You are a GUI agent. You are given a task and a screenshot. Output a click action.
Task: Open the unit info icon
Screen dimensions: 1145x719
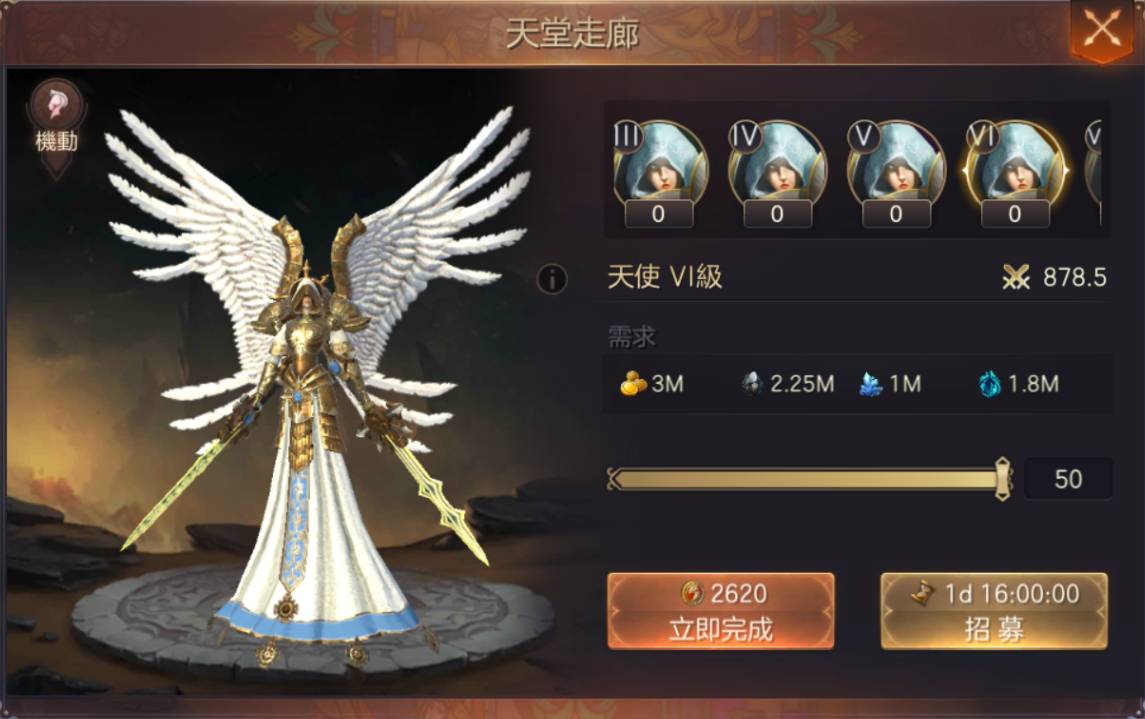(x=552, y=279)
